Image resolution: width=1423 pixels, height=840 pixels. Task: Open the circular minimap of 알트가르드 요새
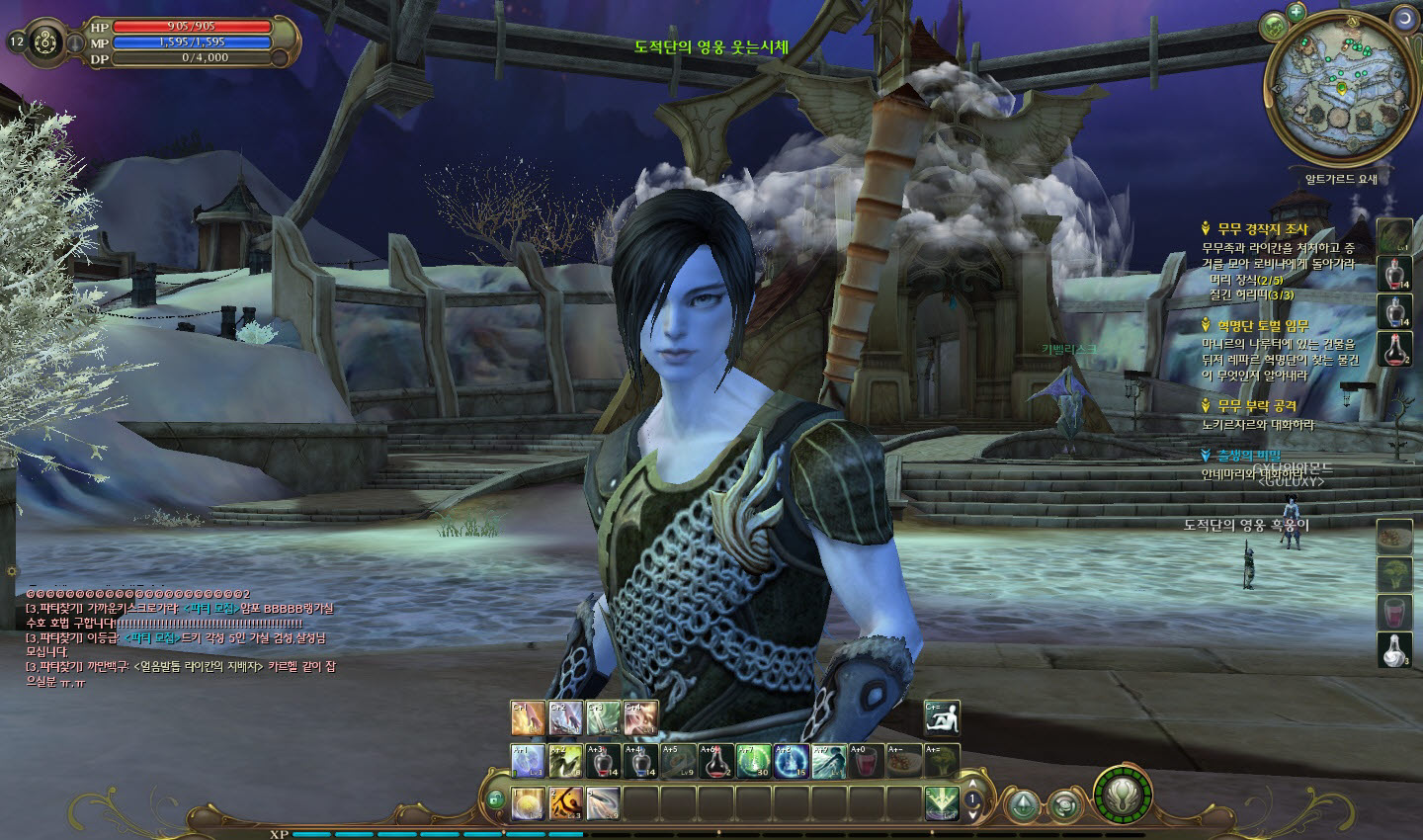coord(1341,88)
